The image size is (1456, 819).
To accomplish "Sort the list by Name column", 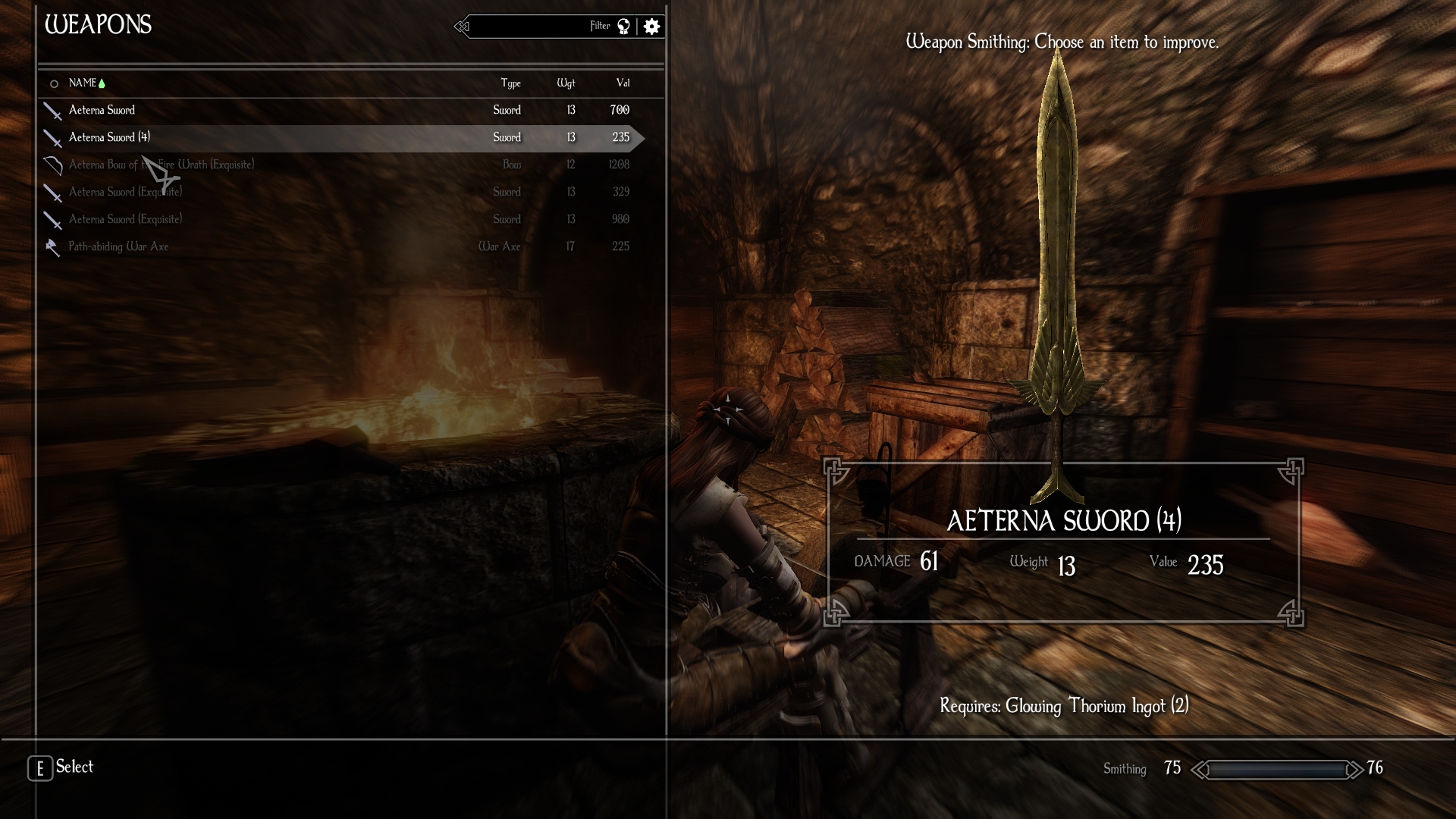I will click(x=83, y=83).
